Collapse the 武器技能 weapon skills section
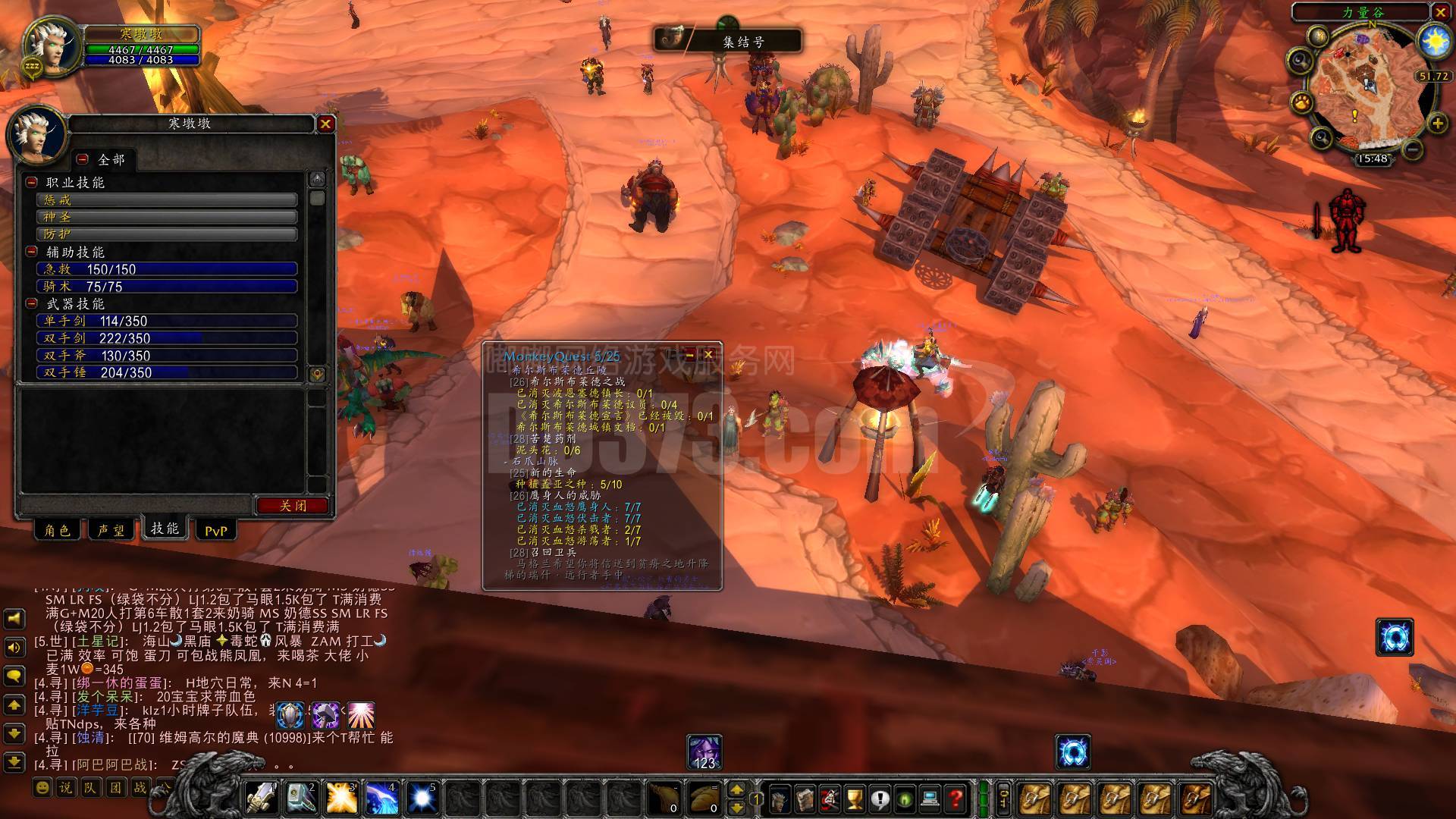The image size is (1456, 819). pos(32,303)
